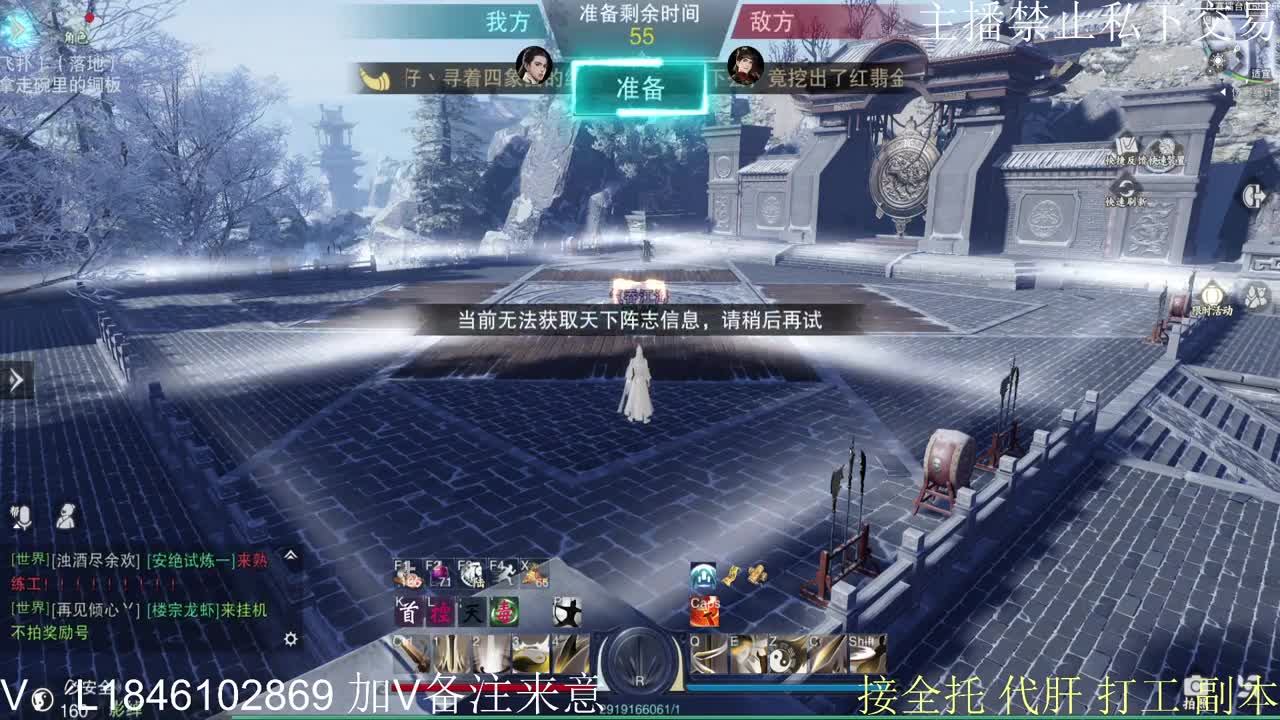Image resolution: width=1280 pixels, height=720 pixels.
Task: Open the chat settings gear icon
Action: coord(290,637)
